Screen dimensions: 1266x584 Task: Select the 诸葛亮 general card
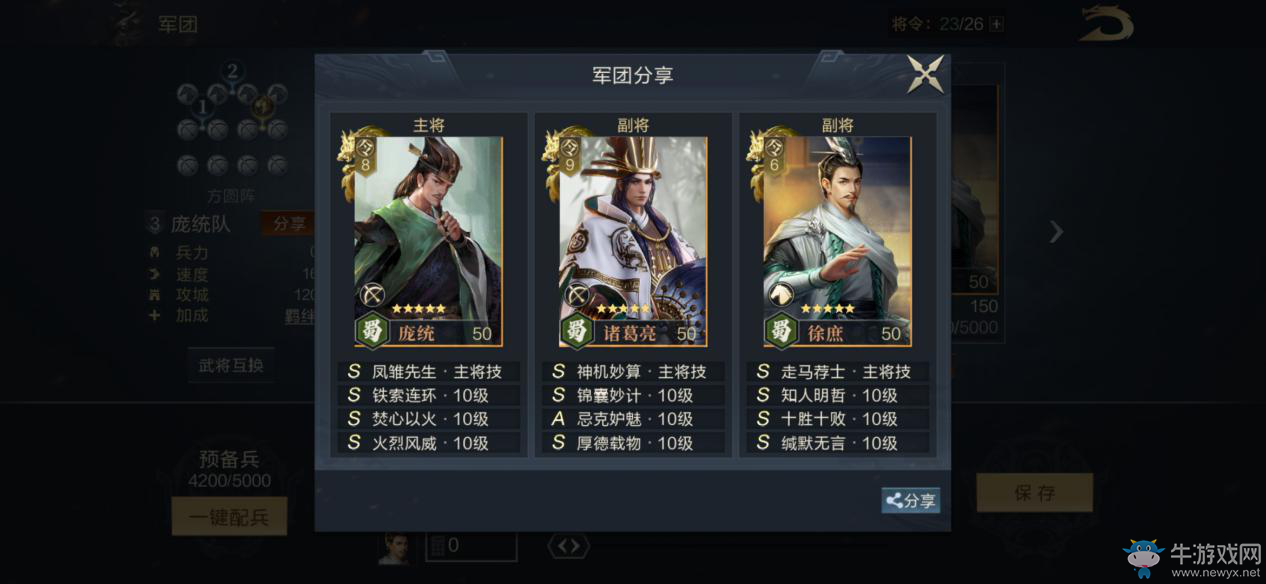[632, 242]
